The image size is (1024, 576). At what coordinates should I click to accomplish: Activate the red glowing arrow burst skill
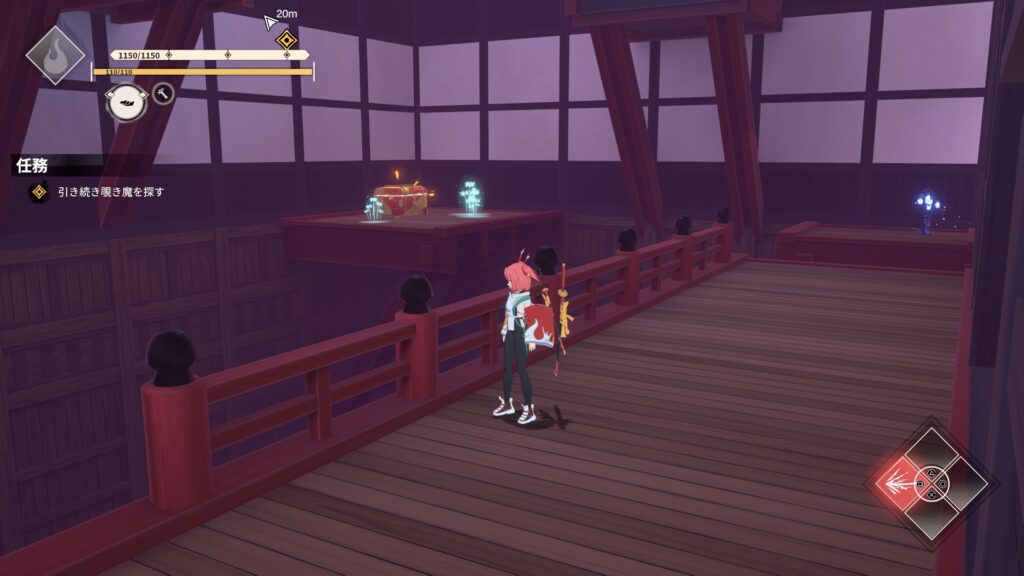[899, 483]
